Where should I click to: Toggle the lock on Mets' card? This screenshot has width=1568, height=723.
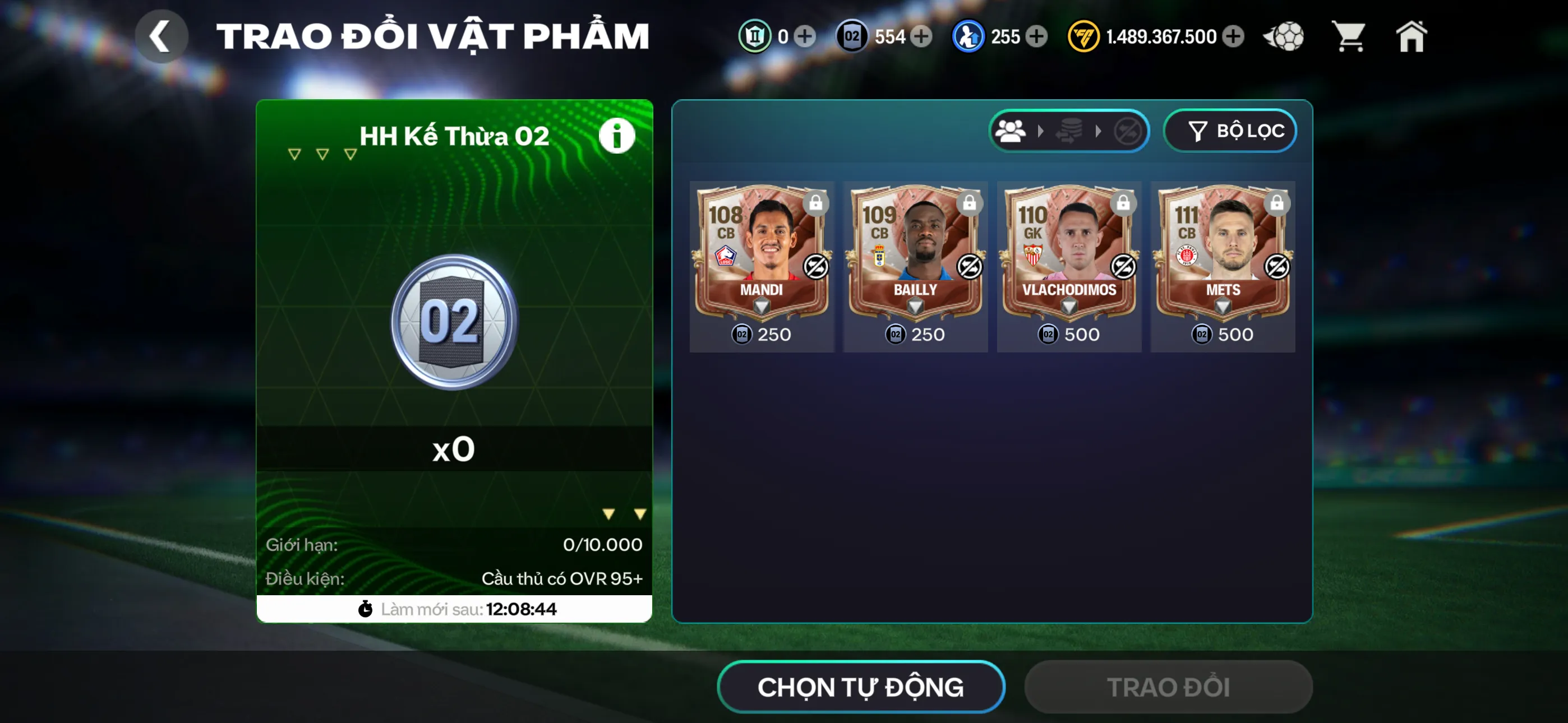point(1276,205)
